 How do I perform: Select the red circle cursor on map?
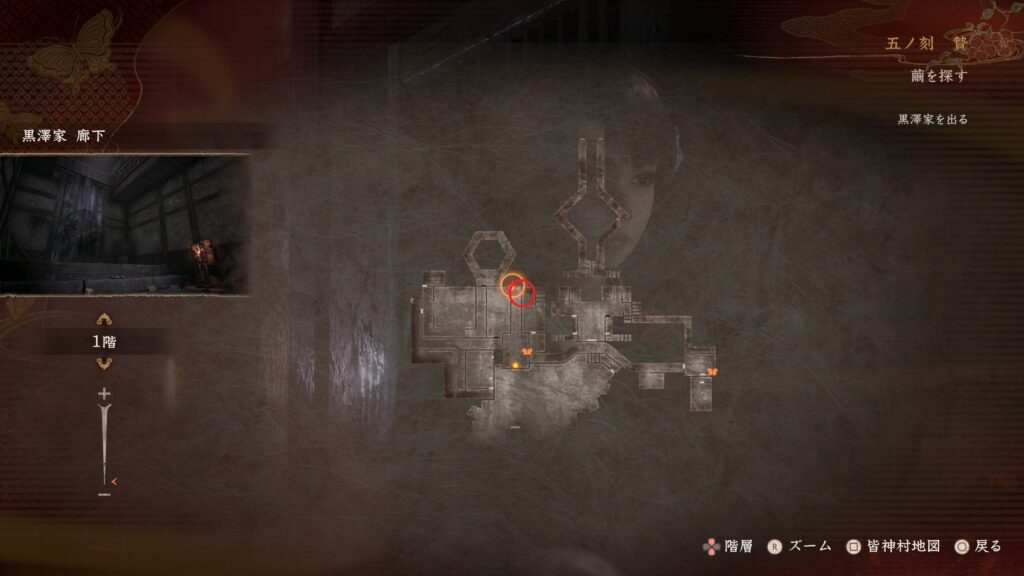click(x=523, y=293)
